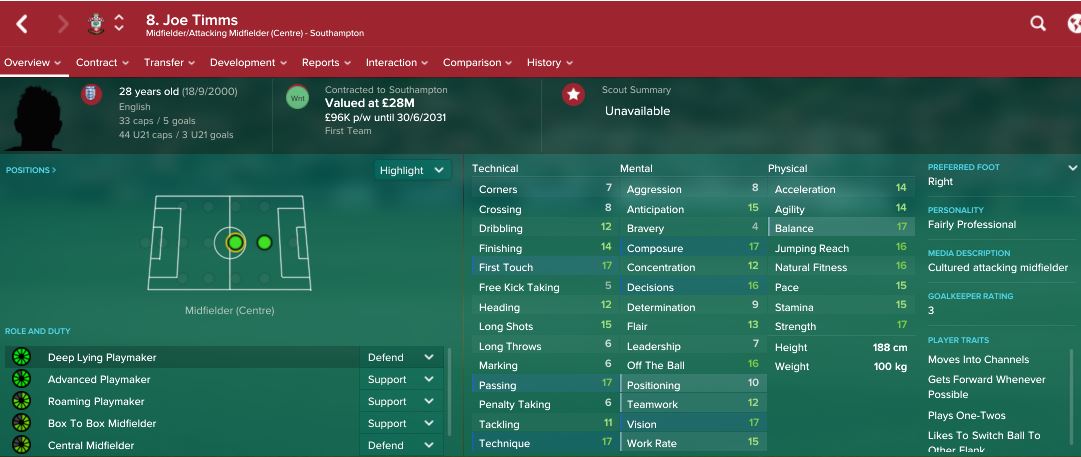This screenshot has width=1081, height=457.
Task: Open the Overview tab menu
Action: tap(32, 62)
